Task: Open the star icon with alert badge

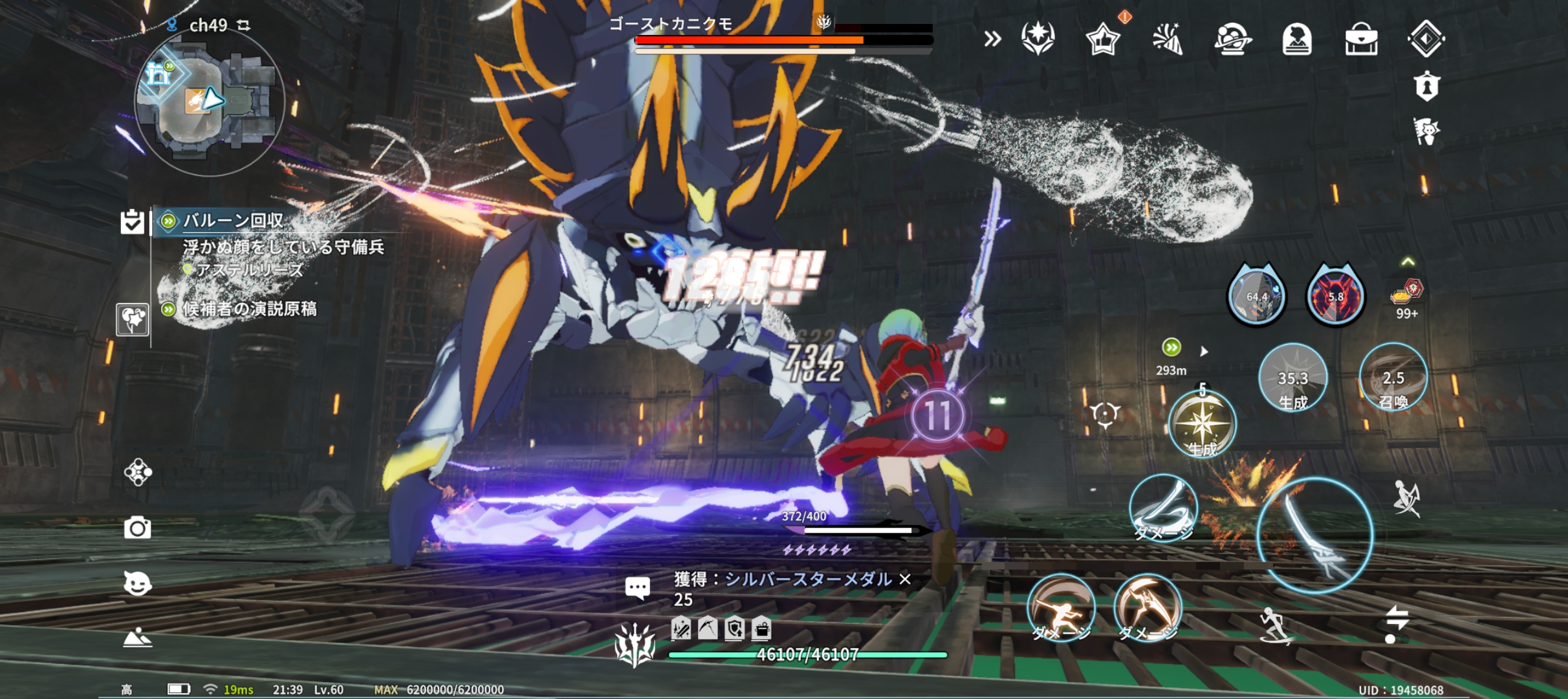Action: 1102,39
